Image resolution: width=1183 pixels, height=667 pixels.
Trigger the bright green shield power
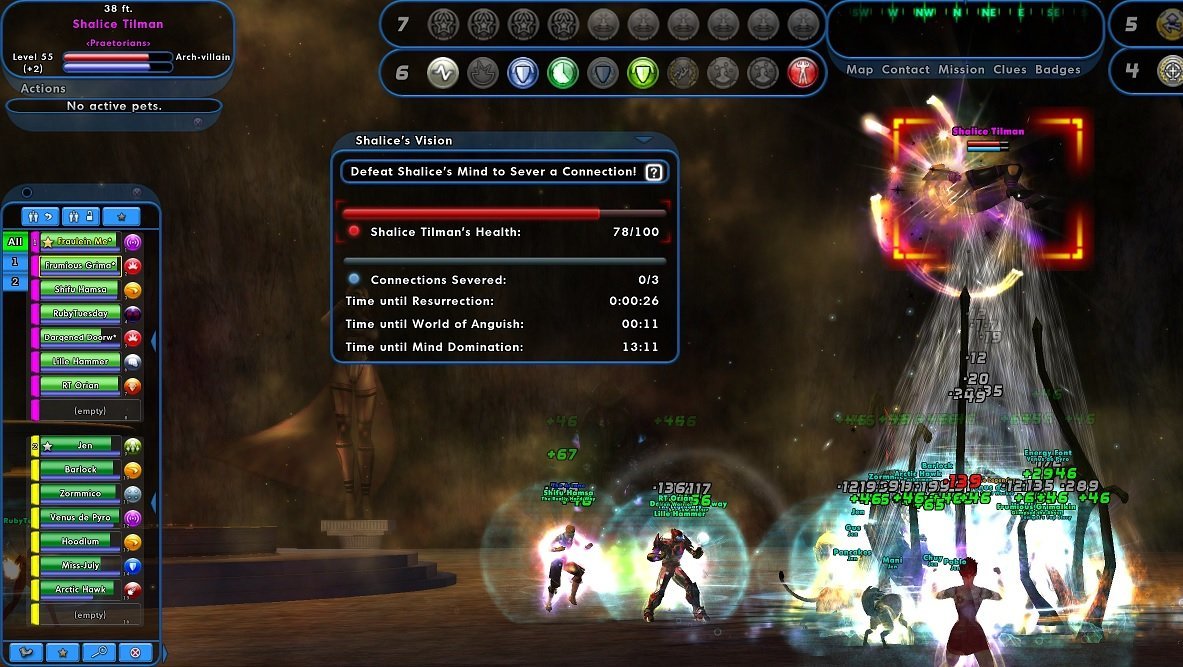[643, 72]
